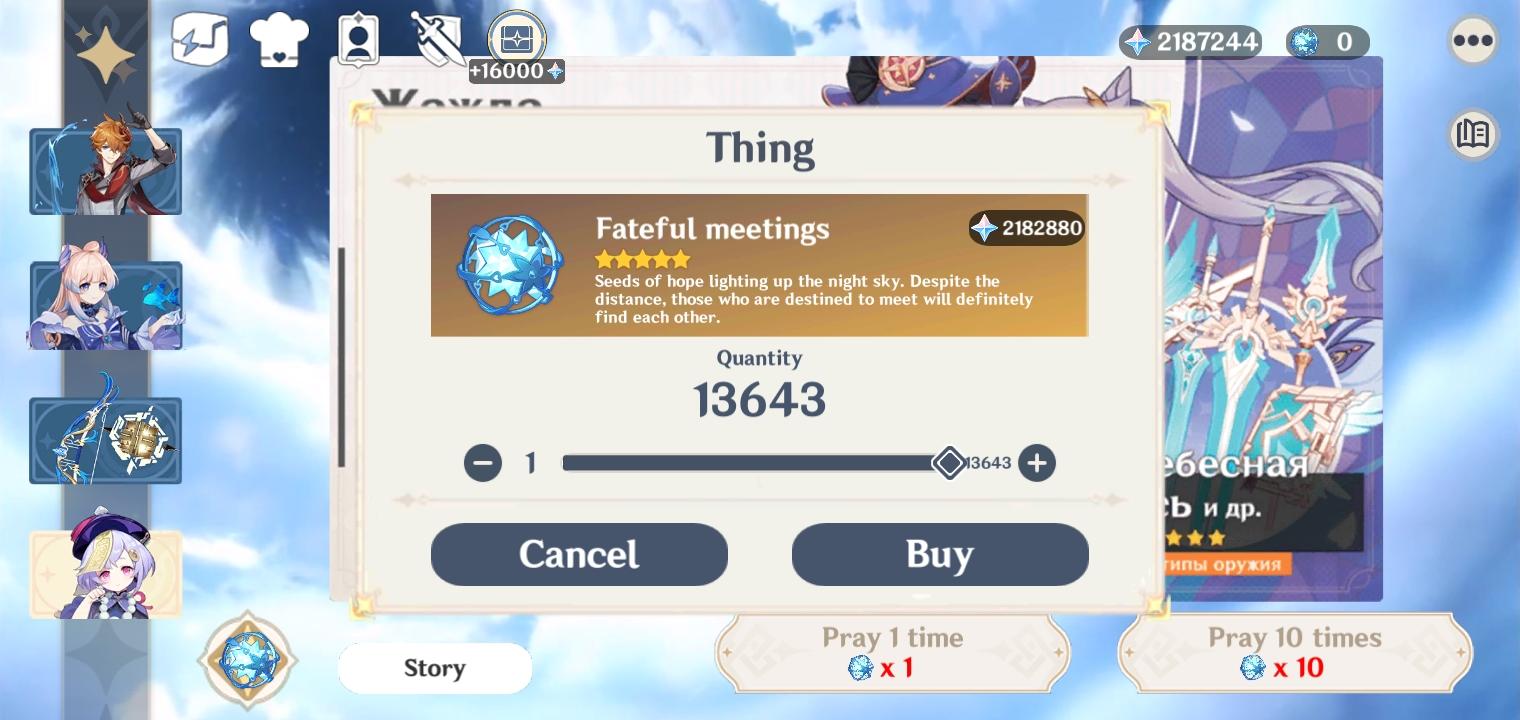Image resolution: width=1520 pixels, height=720 pixels.
Task: Click the quantity slider handle
Action: [950, 463]
